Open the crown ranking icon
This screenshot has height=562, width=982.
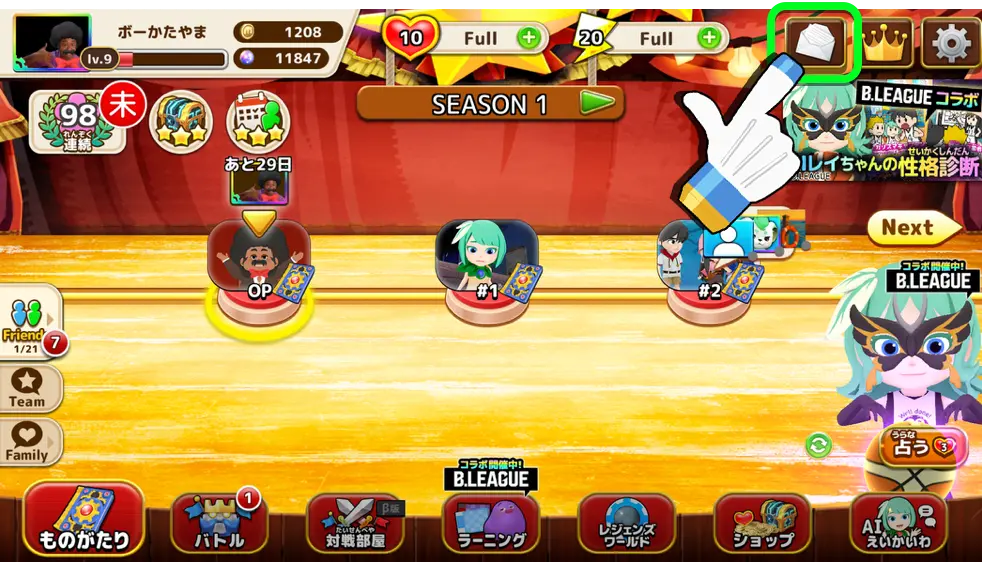883,43
